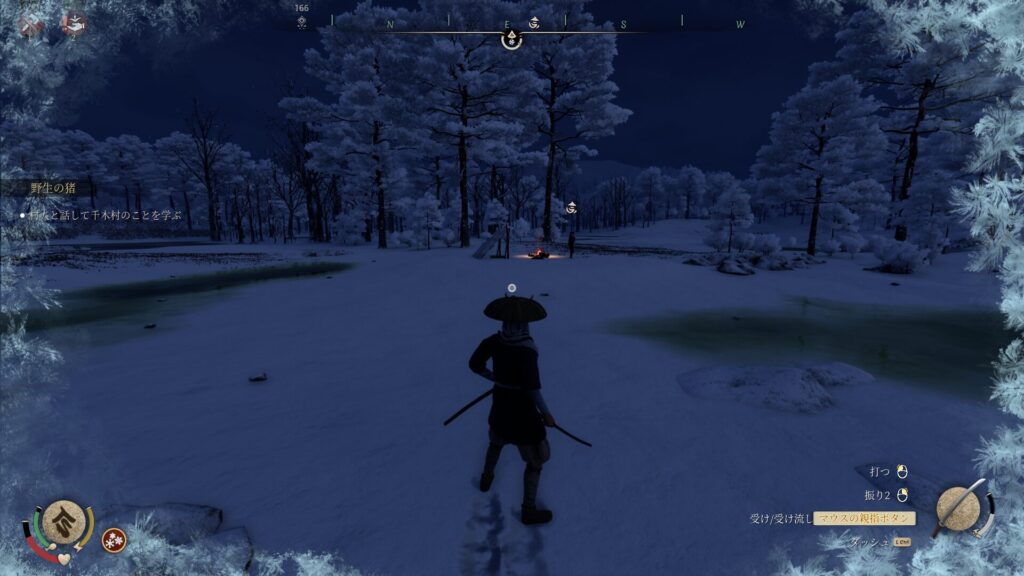Select the quest marker above the campfire
Viewport: 1024px width, 576px height.
[571, 207]
